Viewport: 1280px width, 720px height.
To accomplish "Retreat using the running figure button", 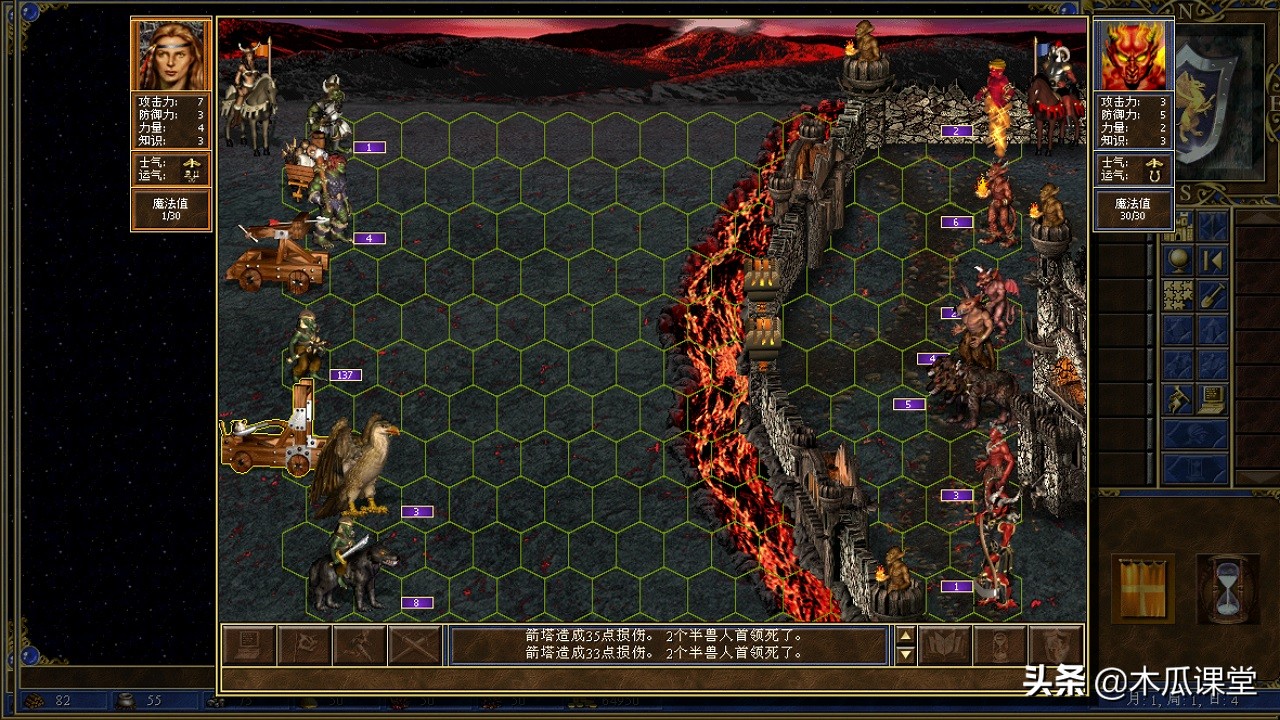I will 359,645.
